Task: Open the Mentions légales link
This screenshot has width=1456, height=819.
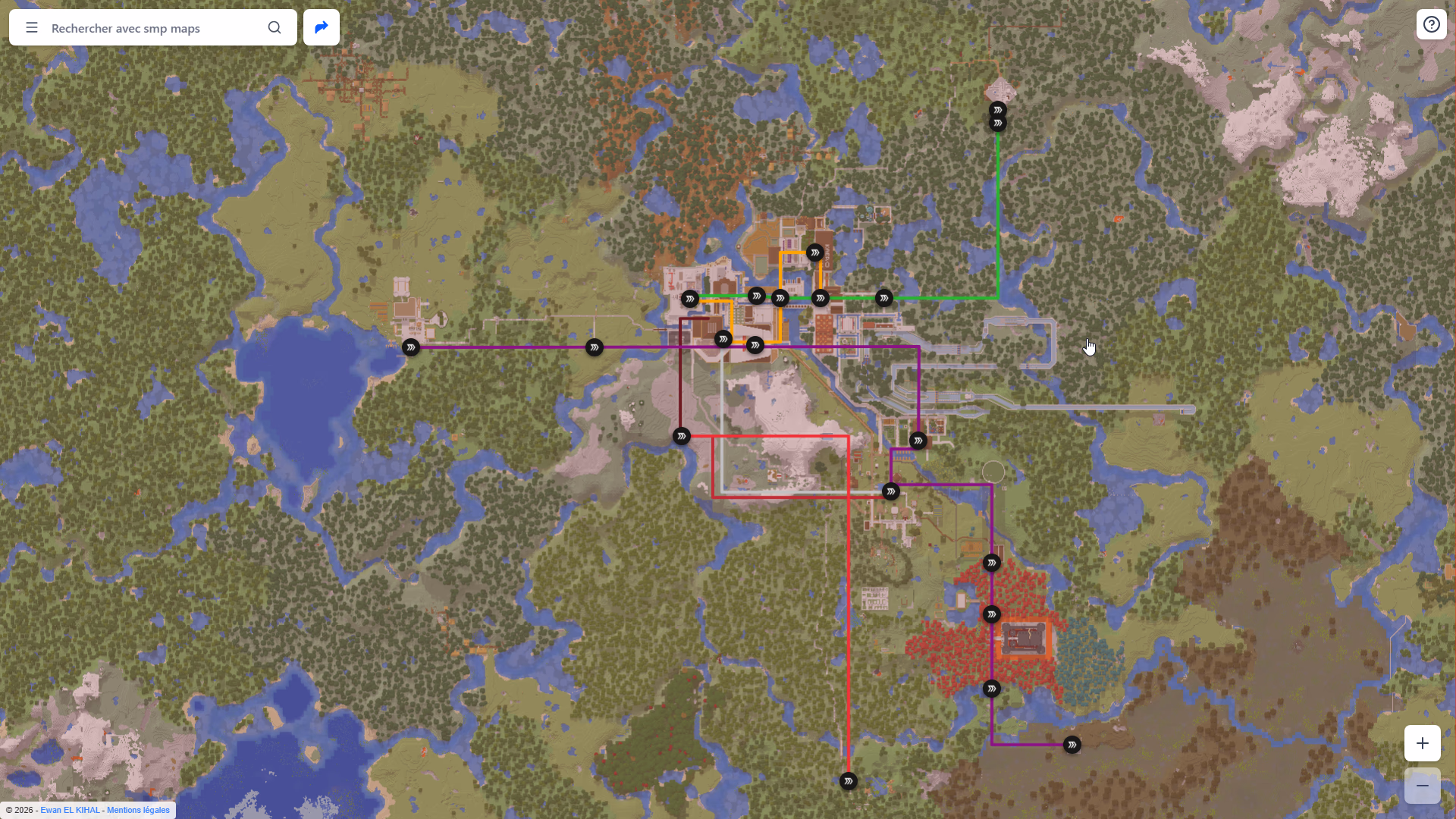Action: coord(138,810)
